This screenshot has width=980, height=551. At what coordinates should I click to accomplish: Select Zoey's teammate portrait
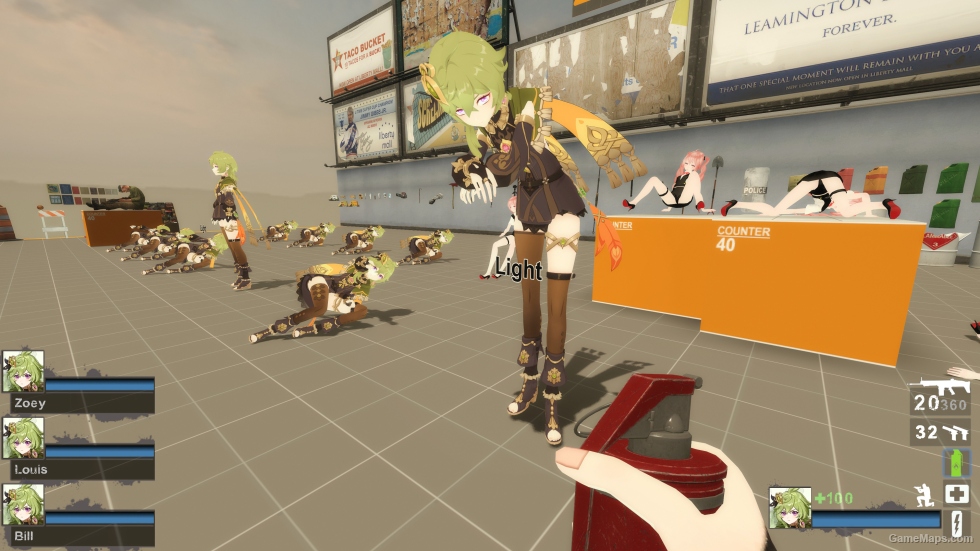(x=22, y=371)
